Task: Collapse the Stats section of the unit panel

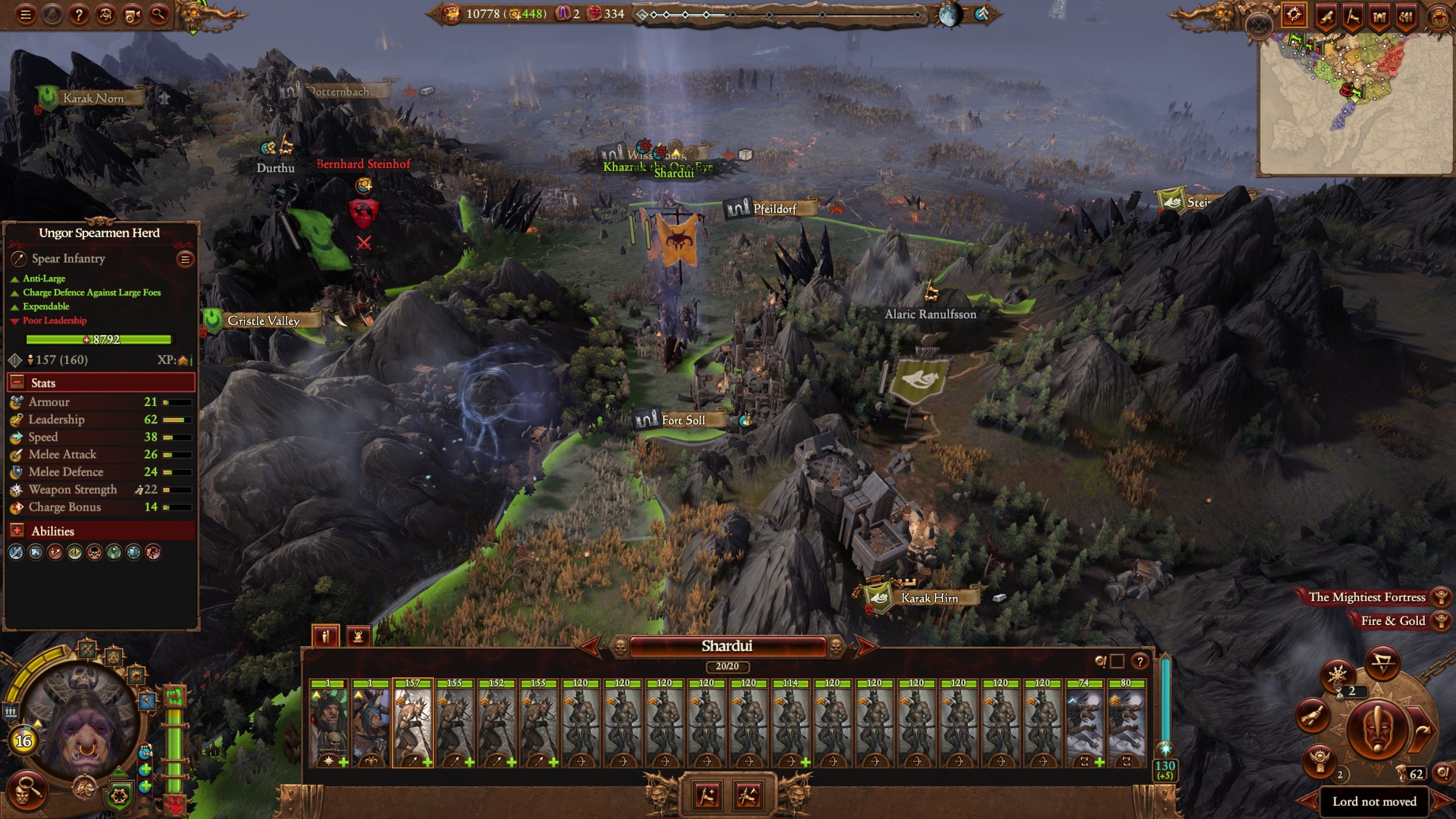Action: [x=15, y=382]
